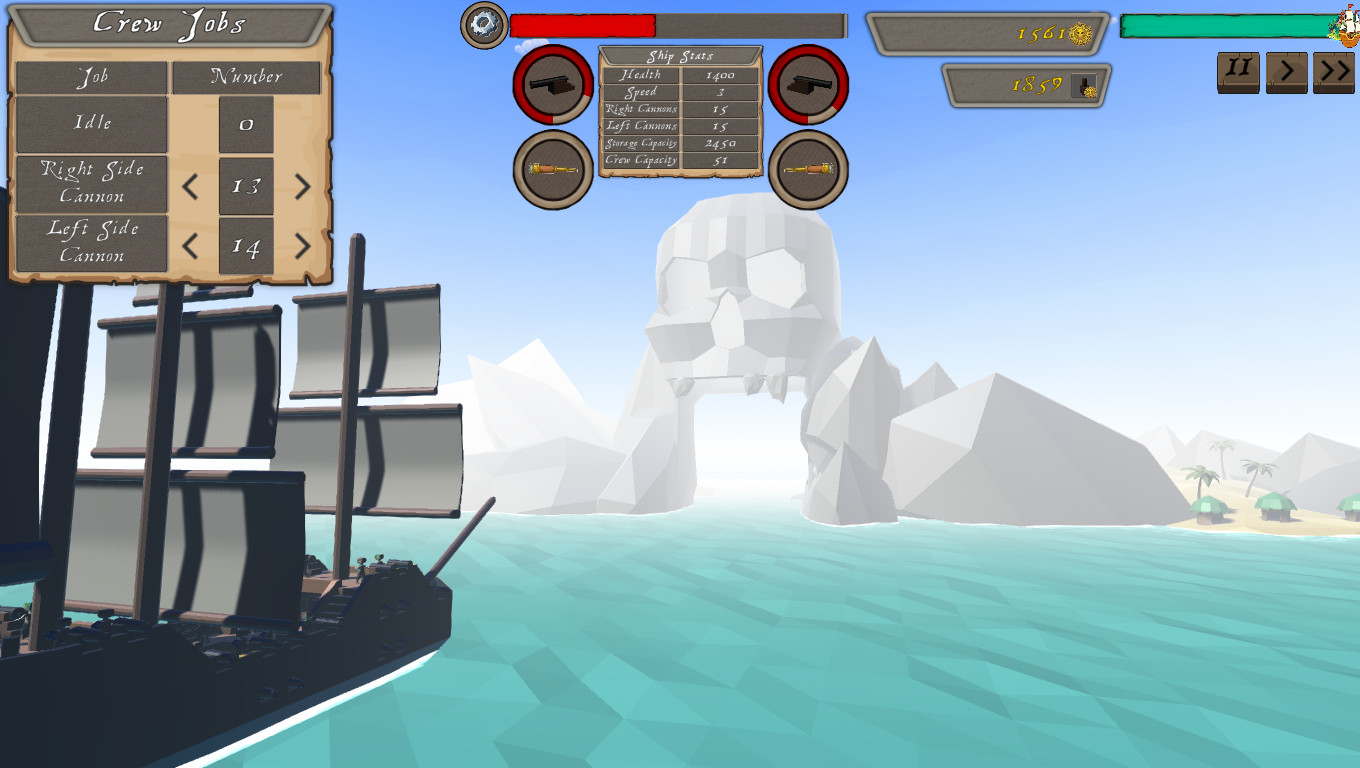The width and height of the screenshot is (1360, 768).
Task: Select the Idle job row
Action: 91,123
